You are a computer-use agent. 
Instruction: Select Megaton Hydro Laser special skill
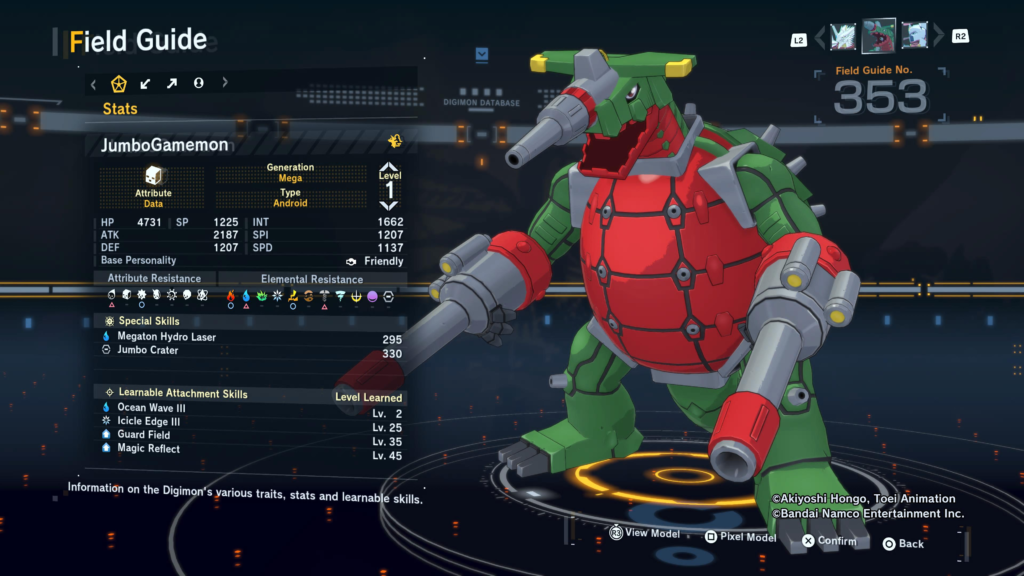[x=166, y=337]
